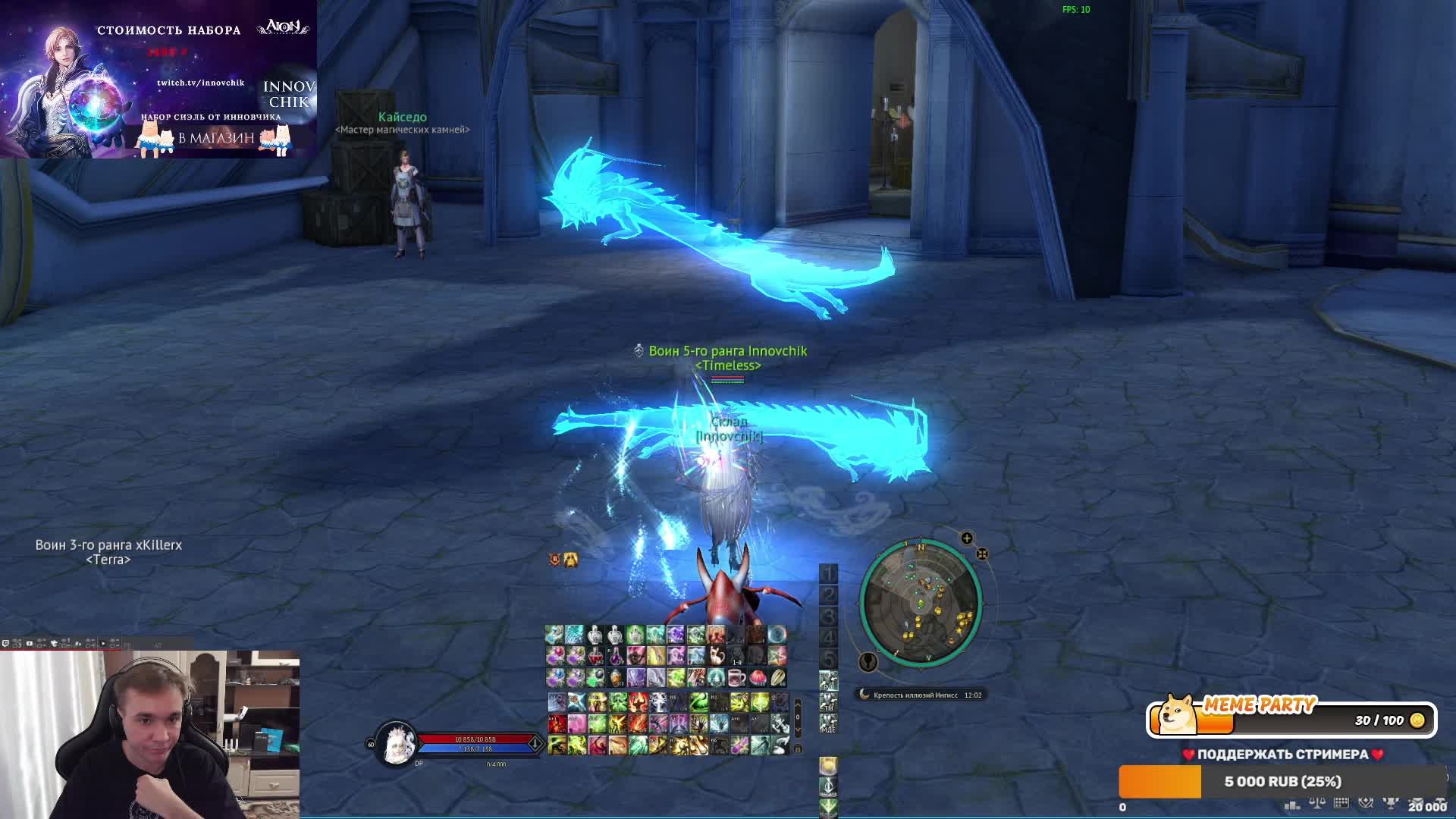Click the orange potion bottle slot
The height and width of the screenshot is (819, 1456).
pyautogui.click(x=617, y=677)
